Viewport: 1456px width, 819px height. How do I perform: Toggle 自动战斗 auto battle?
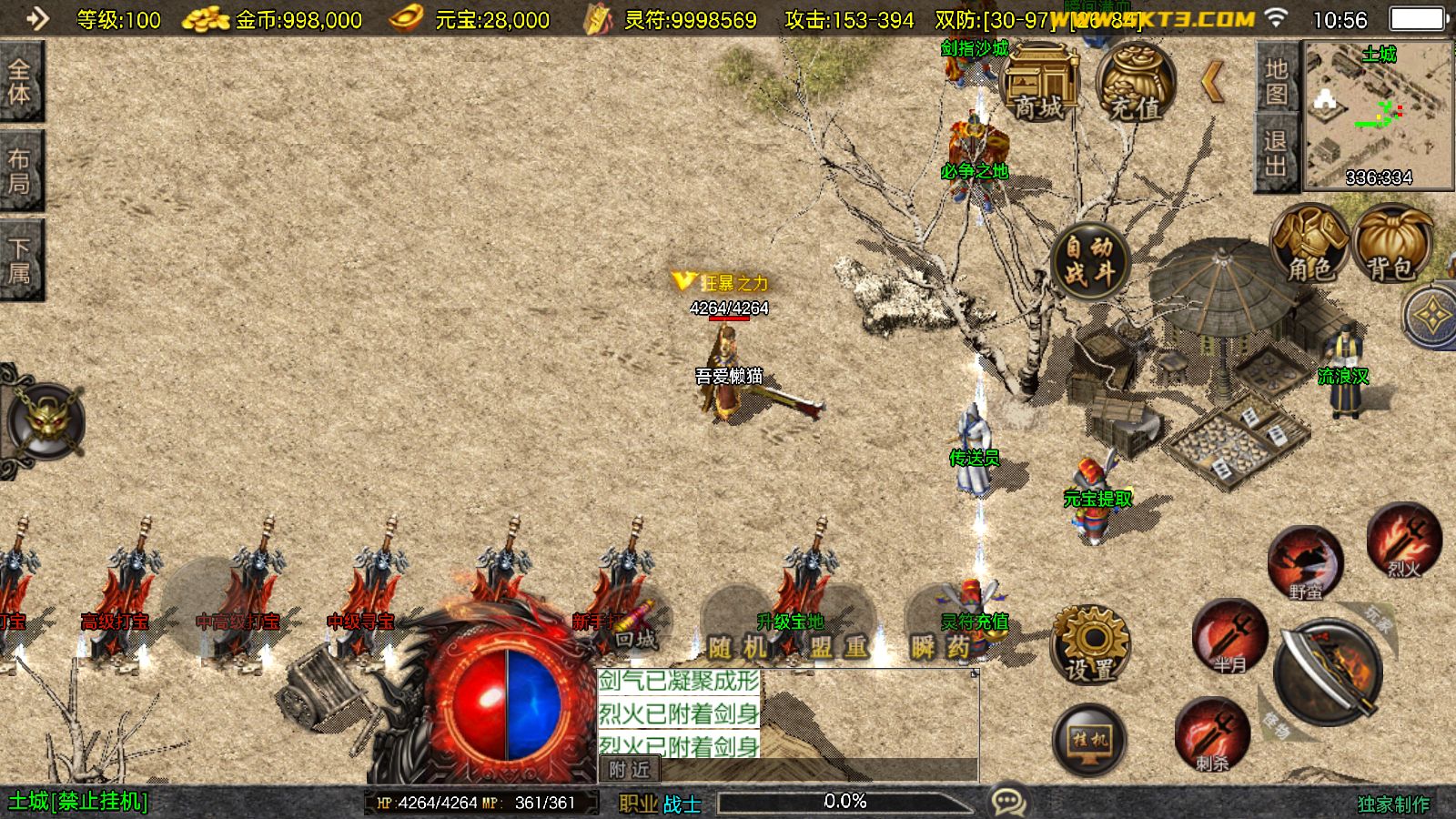[x=1089, y=259]
